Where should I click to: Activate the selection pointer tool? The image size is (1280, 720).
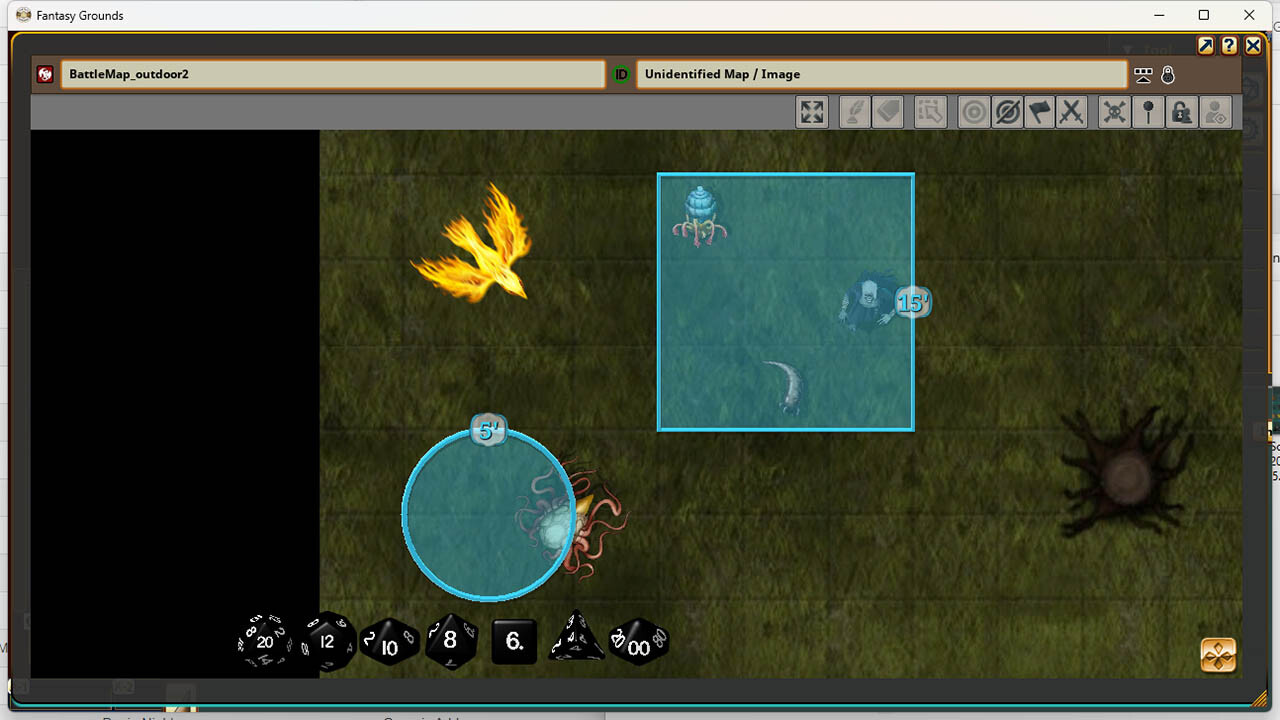point(930,112)
